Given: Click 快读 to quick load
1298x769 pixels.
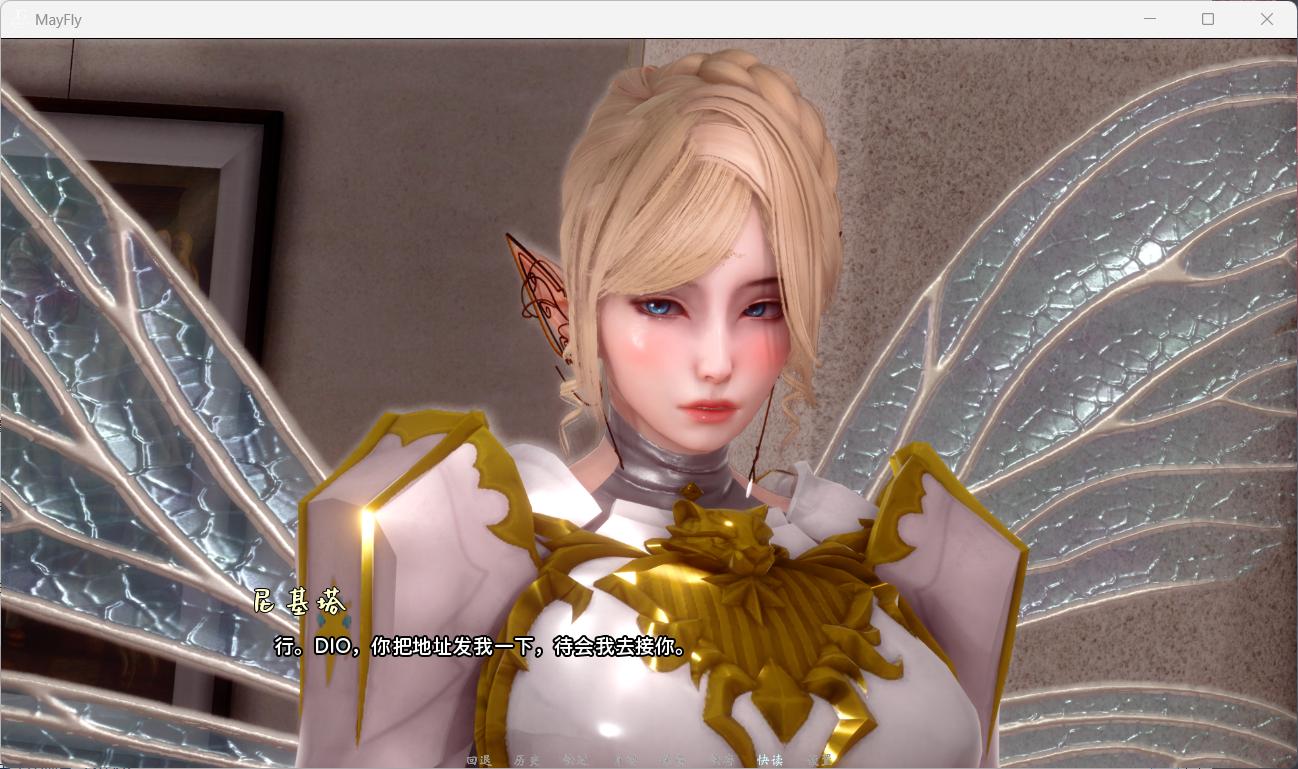Looking at the screenshot, I should (770, 760).
